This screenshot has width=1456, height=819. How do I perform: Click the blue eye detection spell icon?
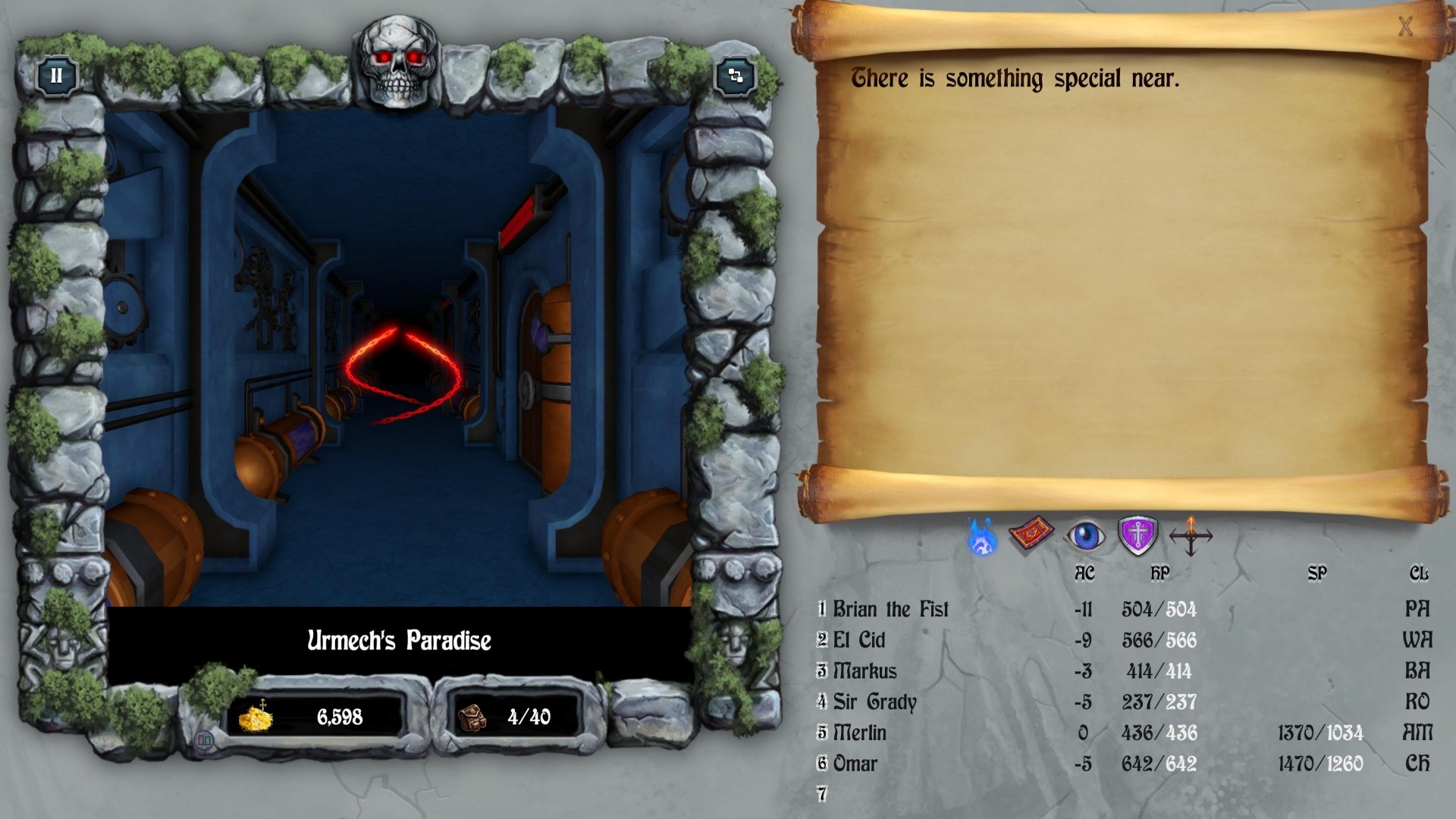coord(1085,536)
